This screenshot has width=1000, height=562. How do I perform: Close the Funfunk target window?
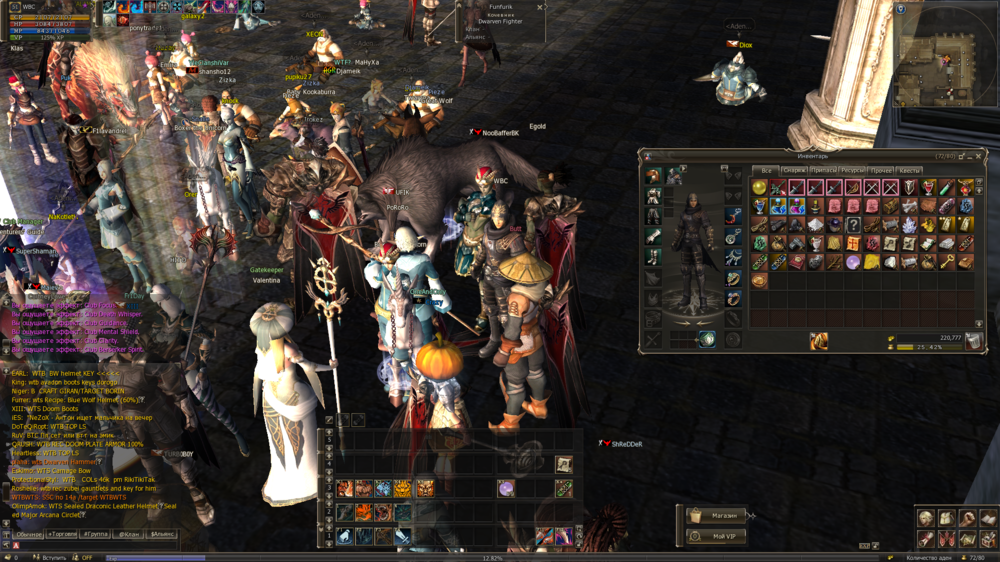click(540, 7)
